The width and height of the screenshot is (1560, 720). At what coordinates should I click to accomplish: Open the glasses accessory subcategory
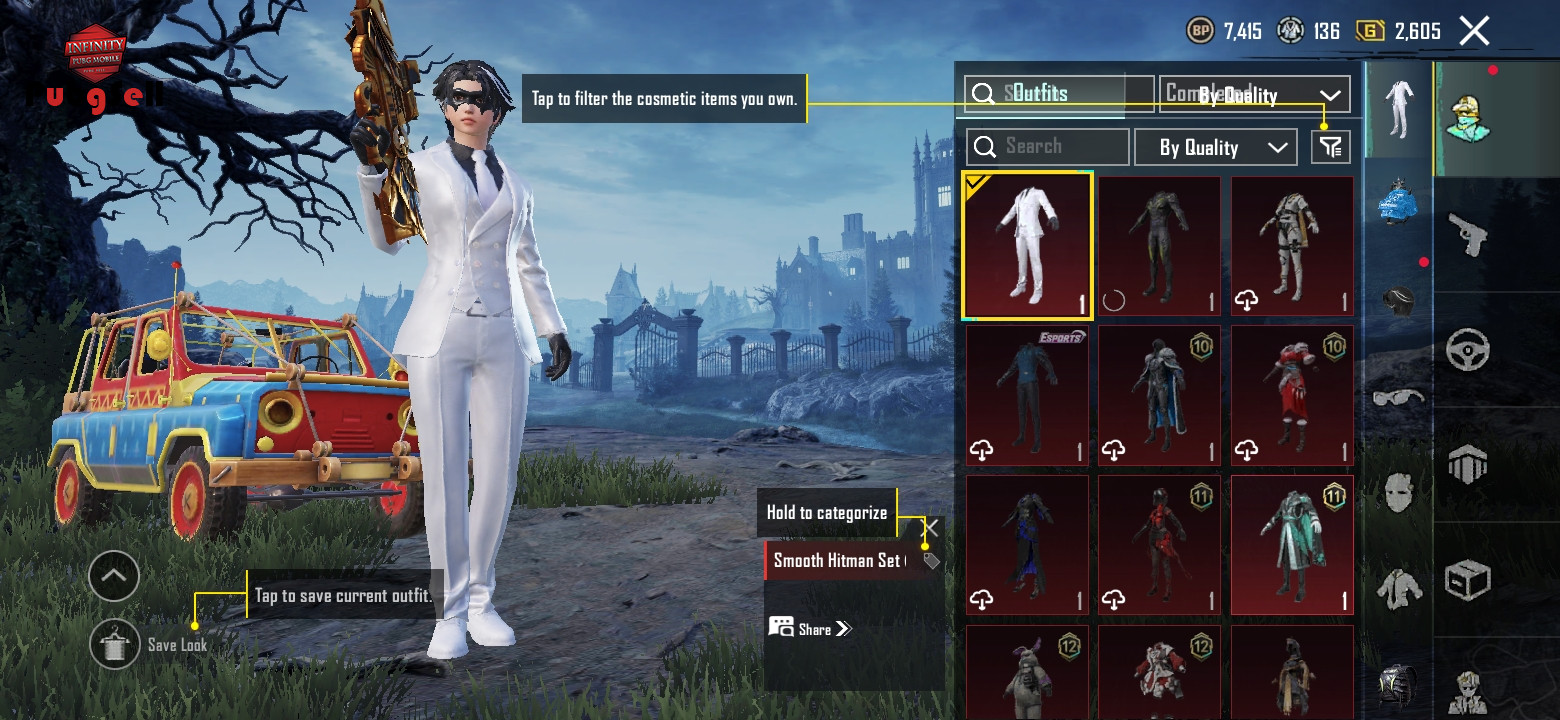click(x=1398, y=397)
